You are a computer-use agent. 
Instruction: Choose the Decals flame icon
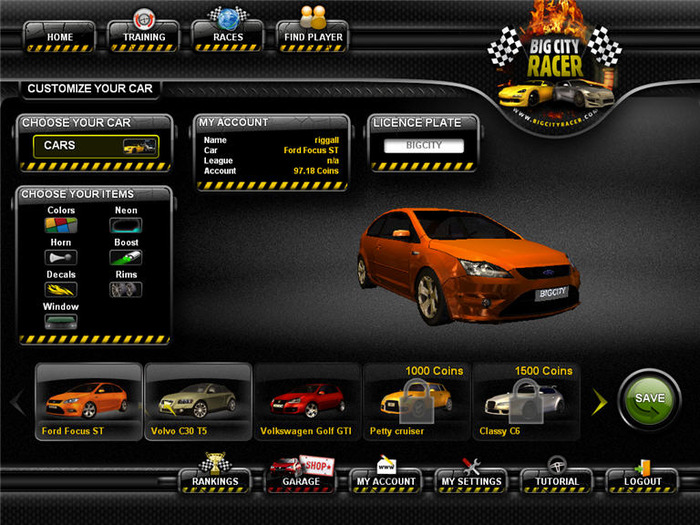pyautogui.click(x=61, y=290)
